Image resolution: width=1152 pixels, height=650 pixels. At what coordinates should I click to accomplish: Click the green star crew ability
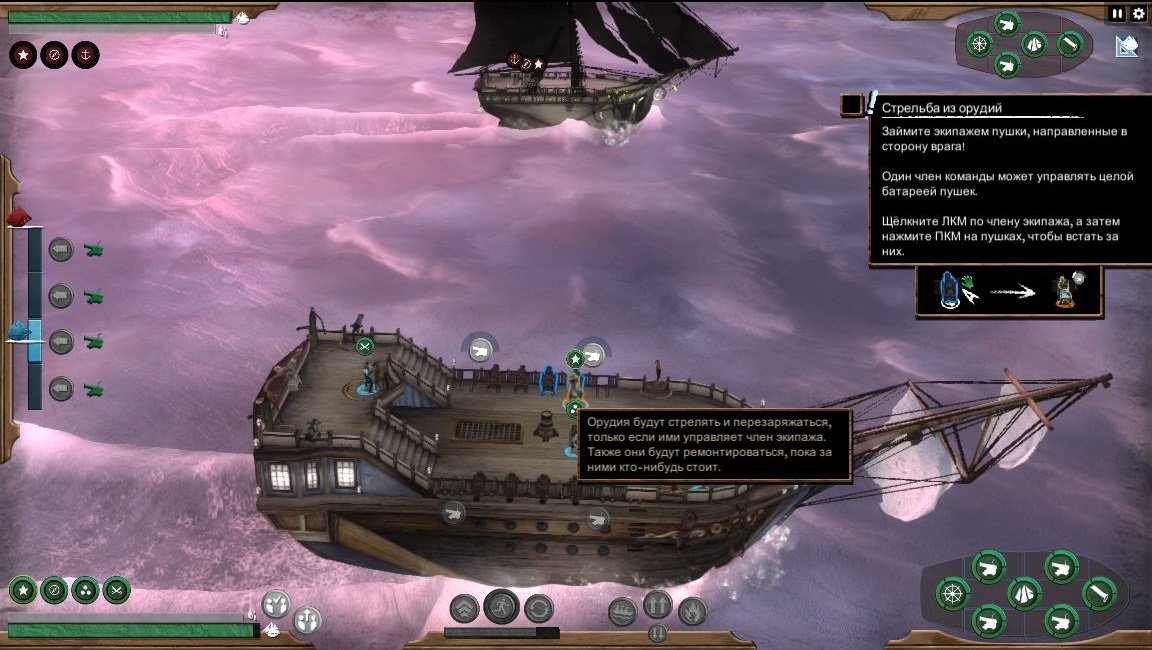coord(22,590)
